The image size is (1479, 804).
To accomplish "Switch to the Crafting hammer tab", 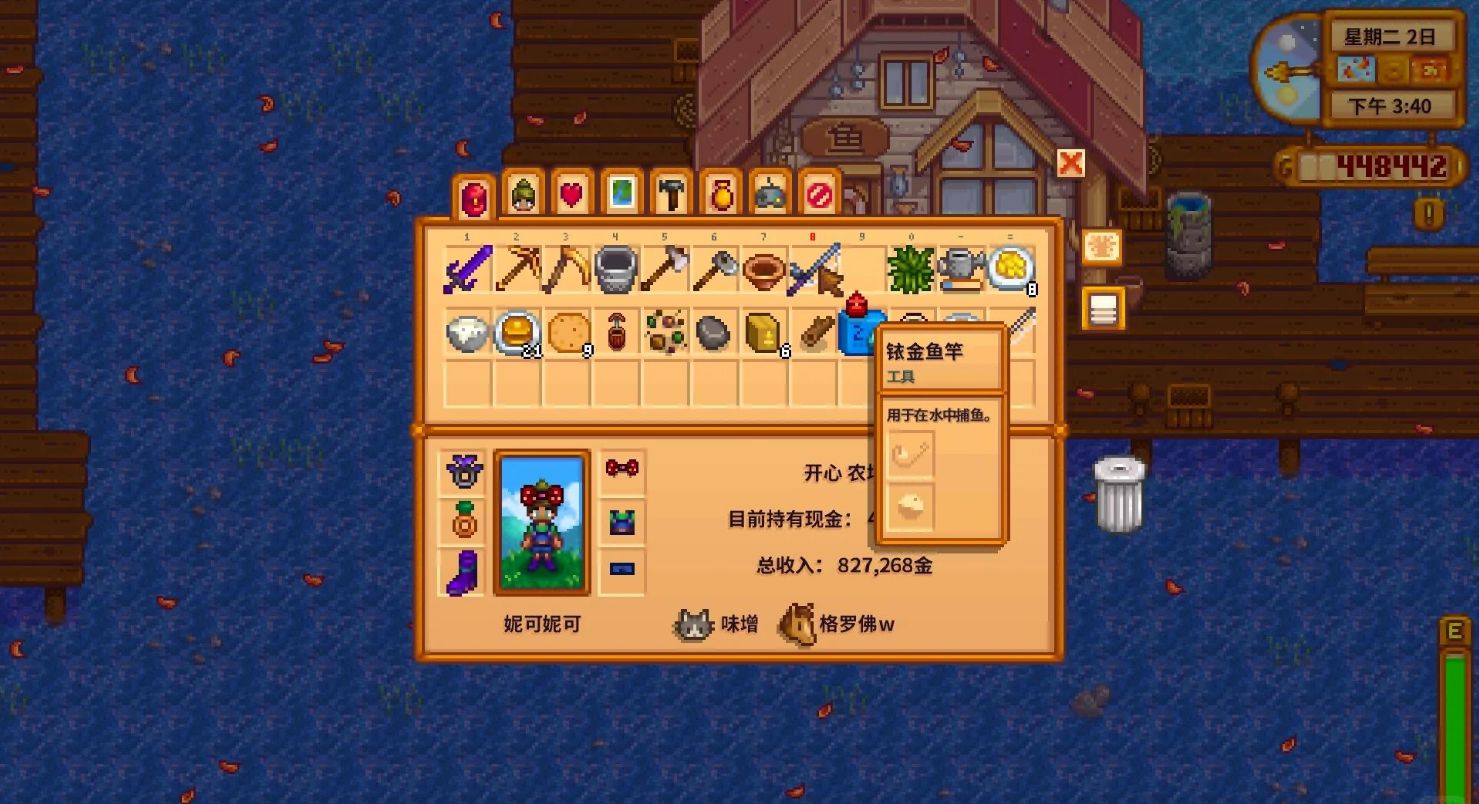I will click(671, 194).
